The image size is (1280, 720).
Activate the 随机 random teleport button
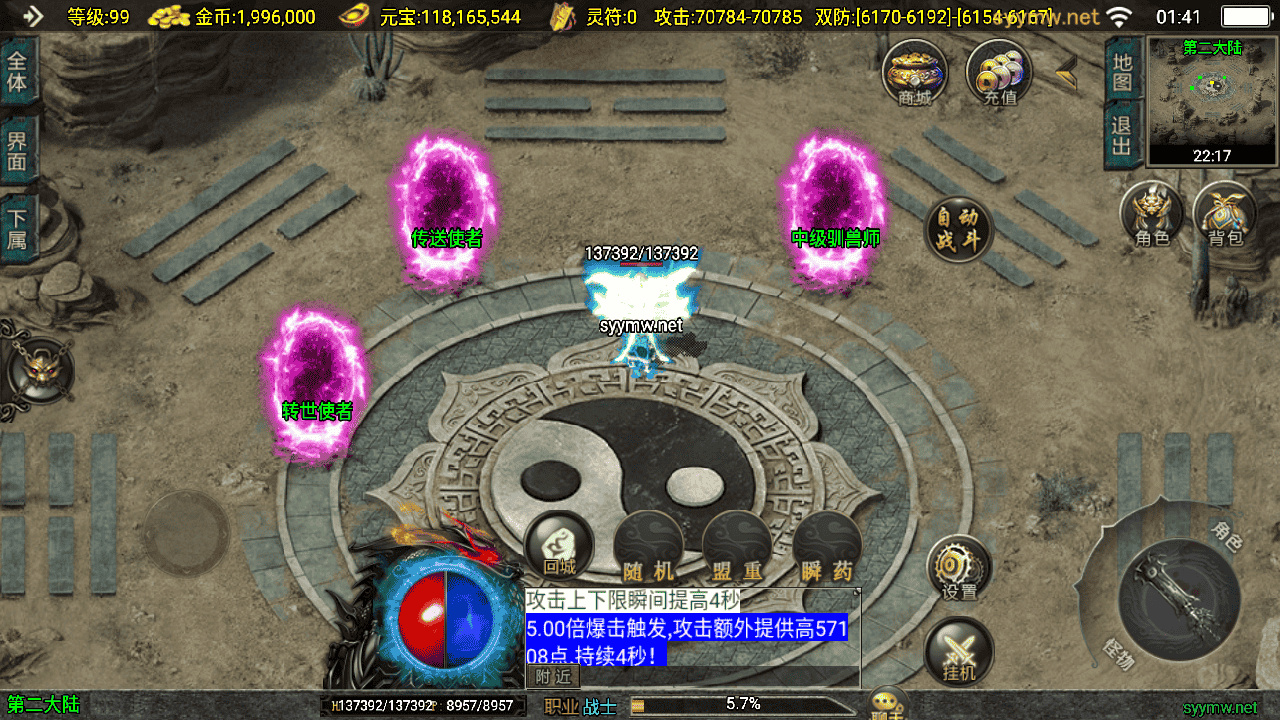[648, 548]
